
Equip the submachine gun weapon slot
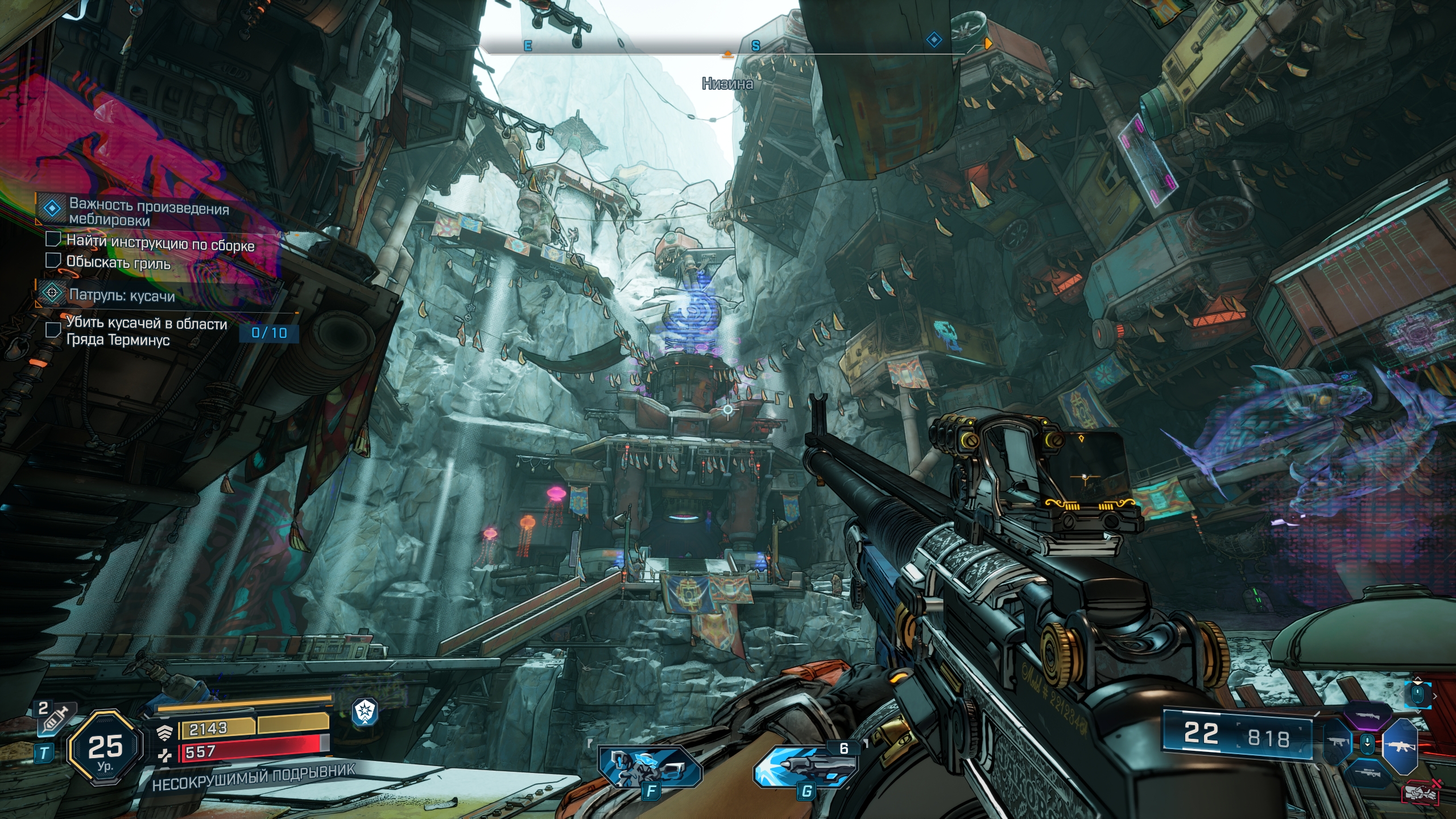pyautogui.click(x=1337, y=743)
